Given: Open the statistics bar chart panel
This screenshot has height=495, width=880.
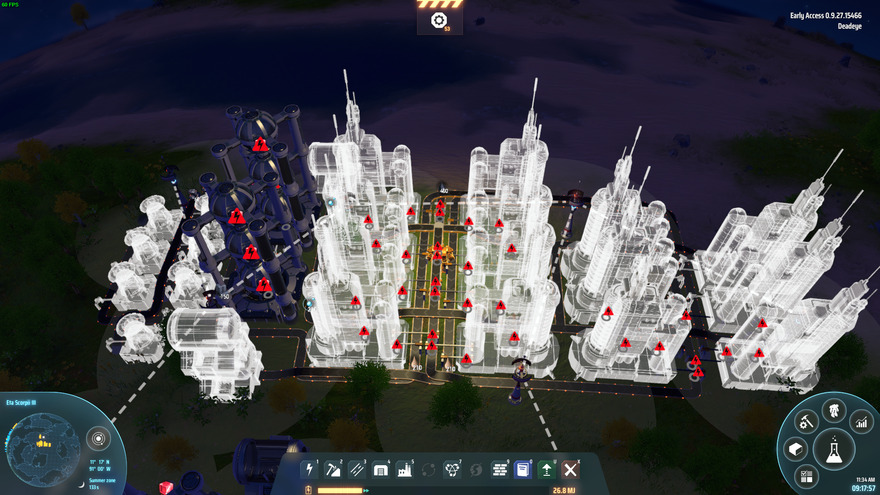Looking at the screenshot, I should coord(861,424).
